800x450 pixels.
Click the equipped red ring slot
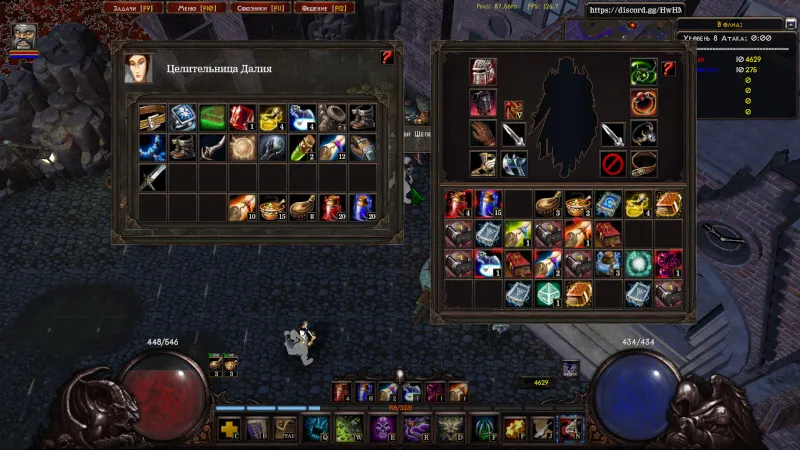[643, 102]
